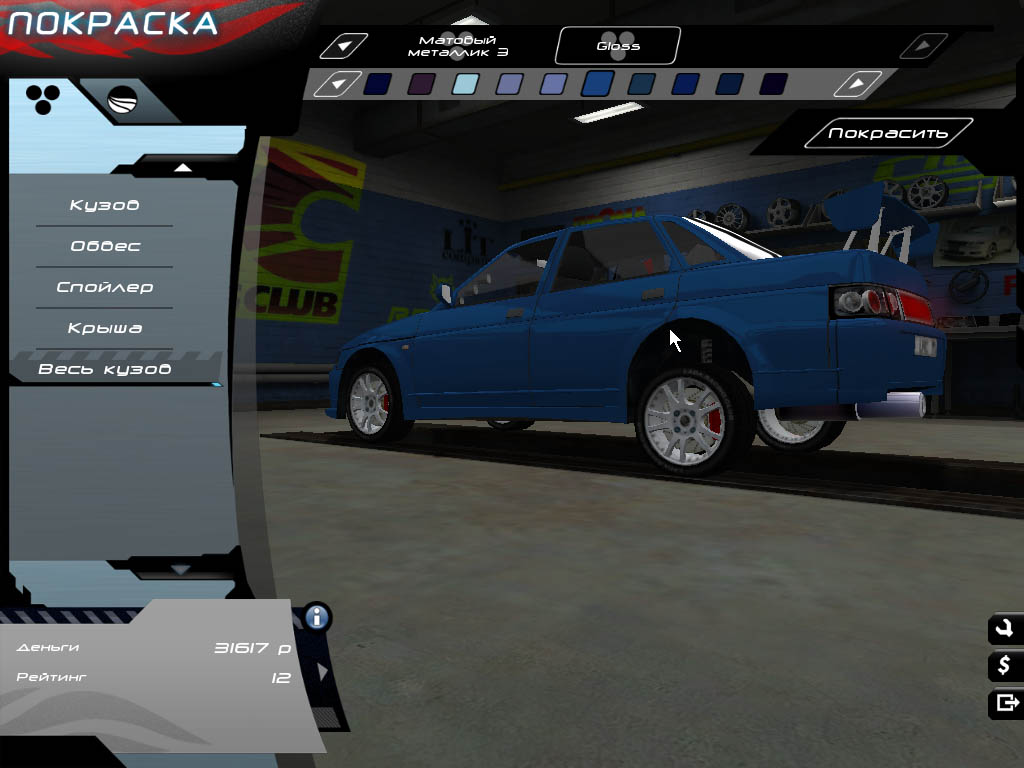Viewport: 1024px width, 768px height.
Task: Select the Gloss finish button
Action: pos(618,46)
